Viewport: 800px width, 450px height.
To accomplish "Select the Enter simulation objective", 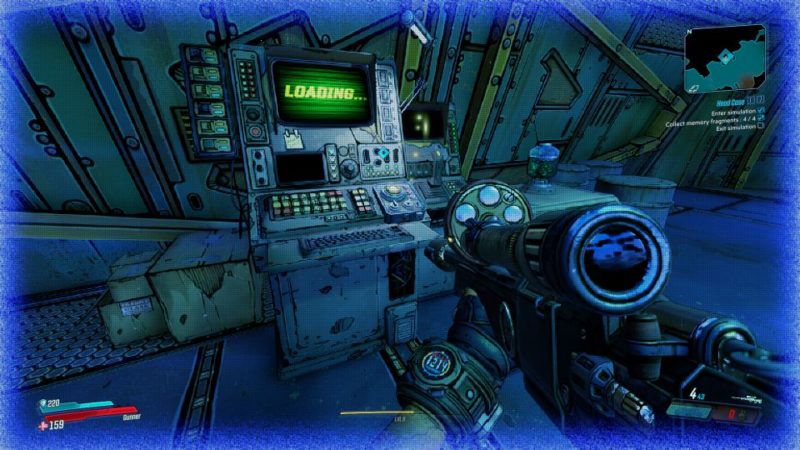I will tap(733, 113).
